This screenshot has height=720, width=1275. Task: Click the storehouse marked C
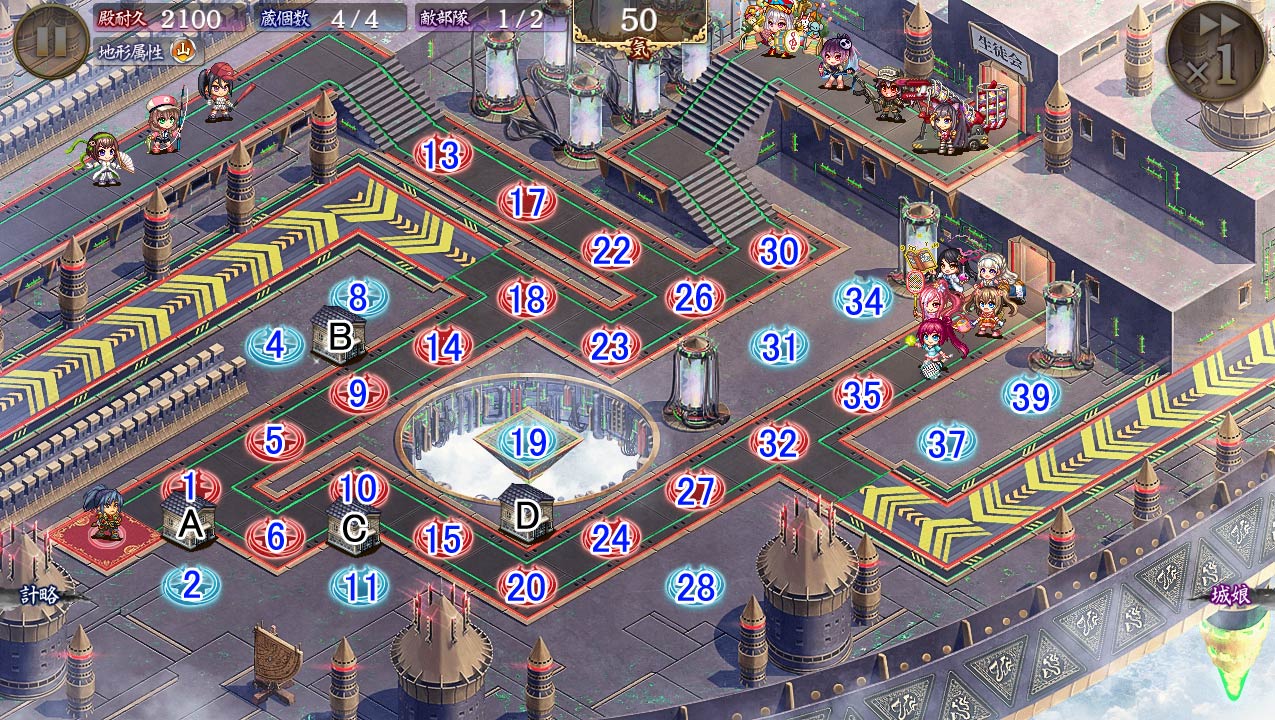pos(354,524)
